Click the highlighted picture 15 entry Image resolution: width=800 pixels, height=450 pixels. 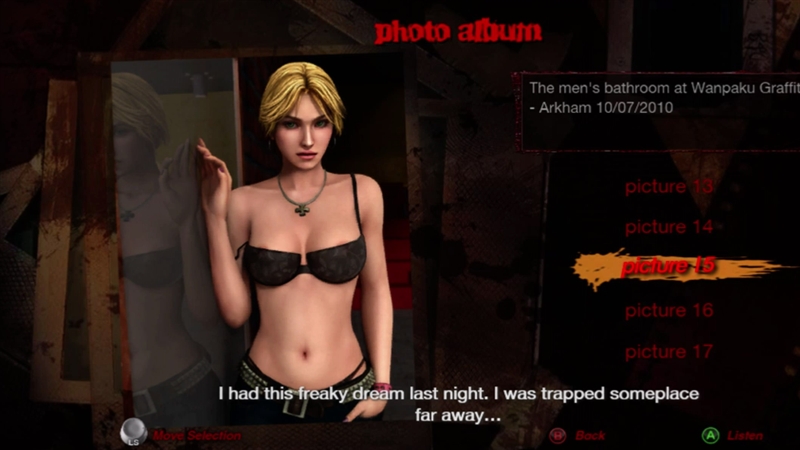(669, 268)
